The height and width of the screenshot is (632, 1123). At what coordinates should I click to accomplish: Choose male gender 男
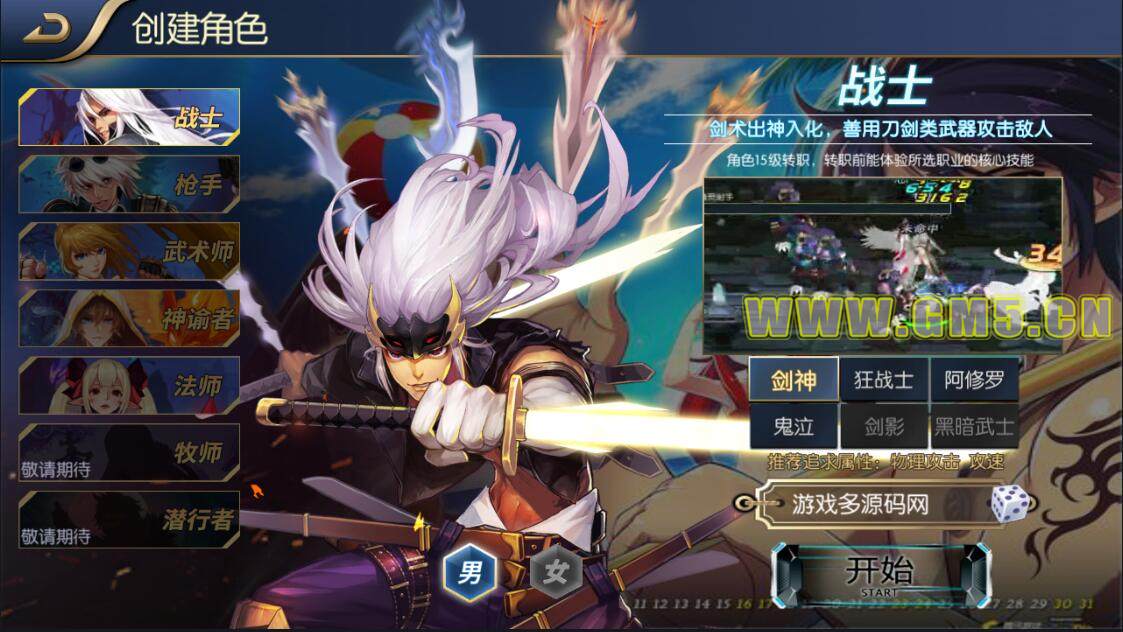pyautogui.click(x=470, y=574)
